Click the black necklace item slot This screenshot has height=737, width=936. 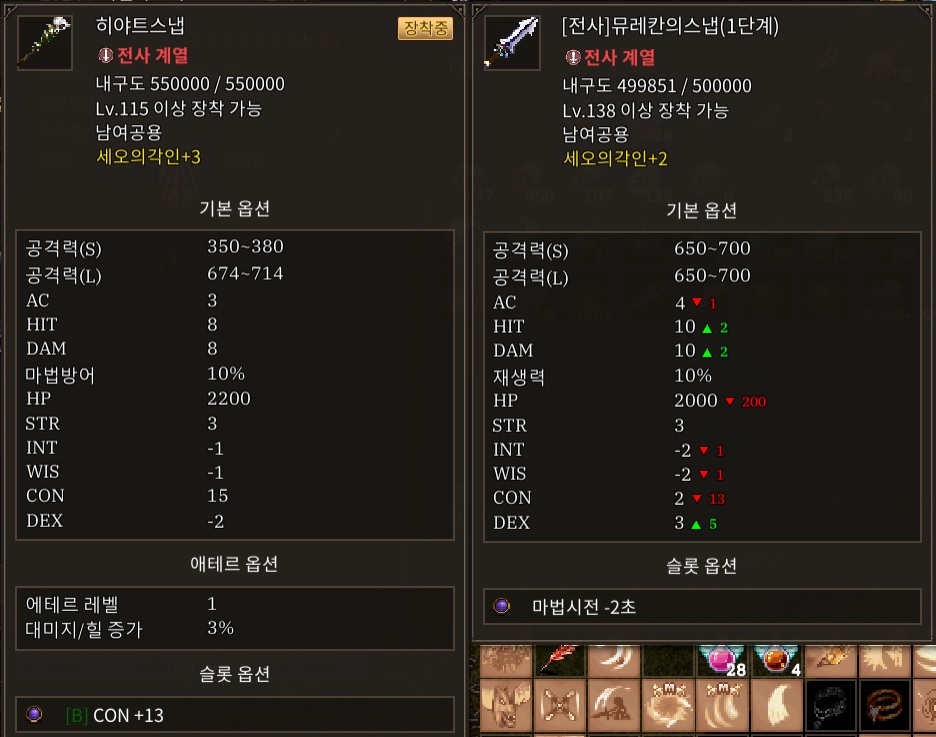coord(829,707)
